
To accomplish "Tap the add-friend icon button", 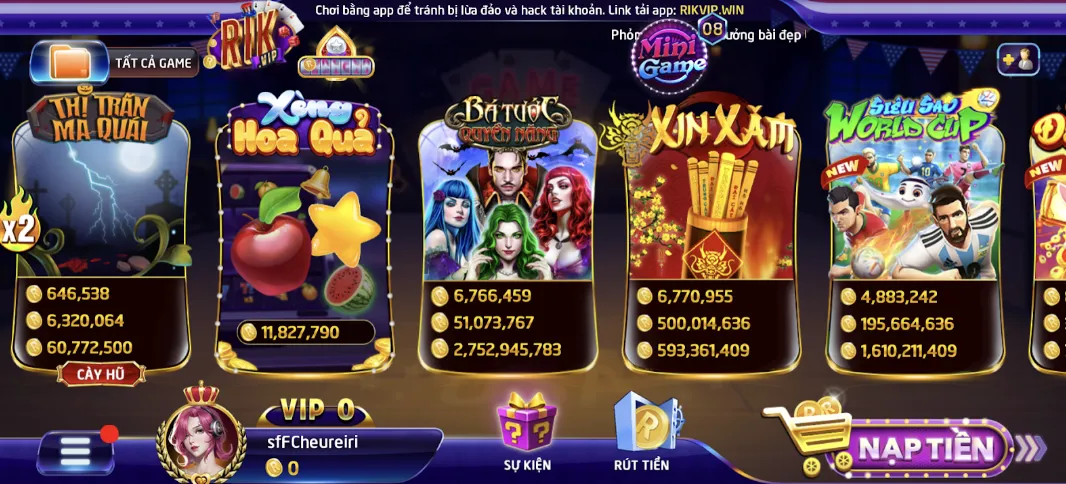I will click(x=1018, y=60).
